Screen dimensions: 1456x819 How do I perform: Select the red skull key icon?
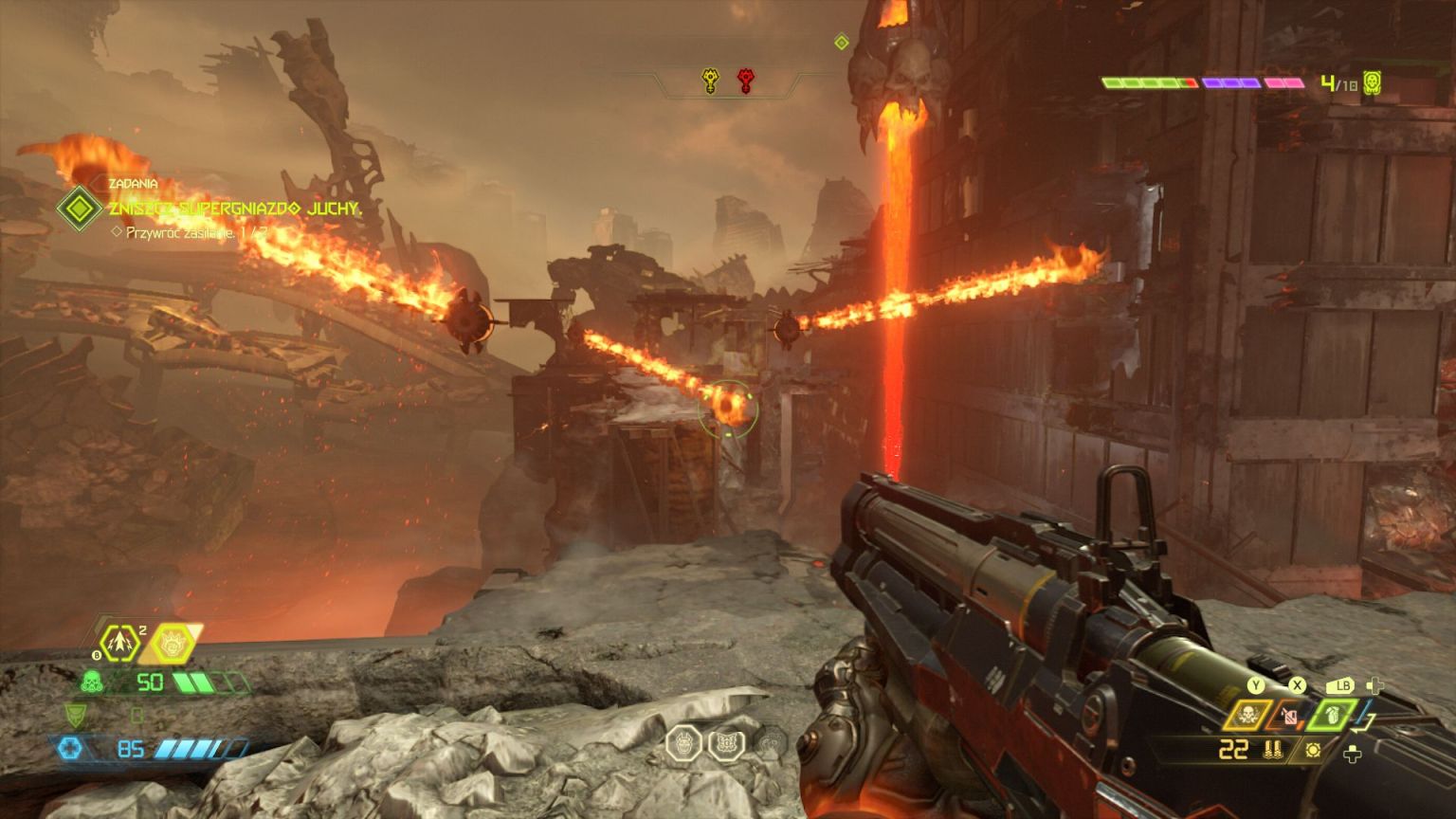coord(746,82)
